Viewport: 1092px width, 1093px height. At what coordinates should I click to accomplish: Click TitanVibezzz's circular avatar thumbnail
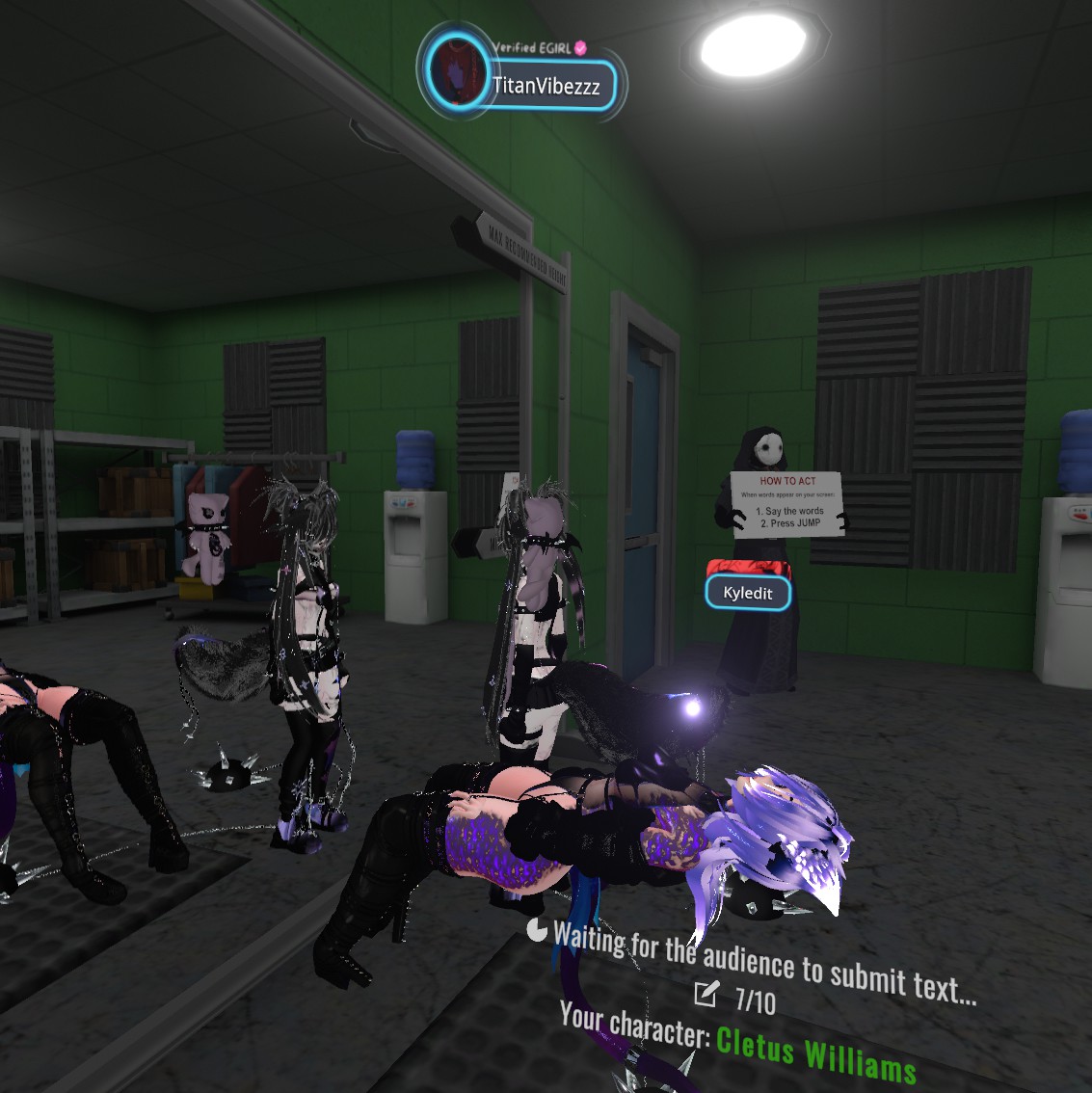coord(459,72)
